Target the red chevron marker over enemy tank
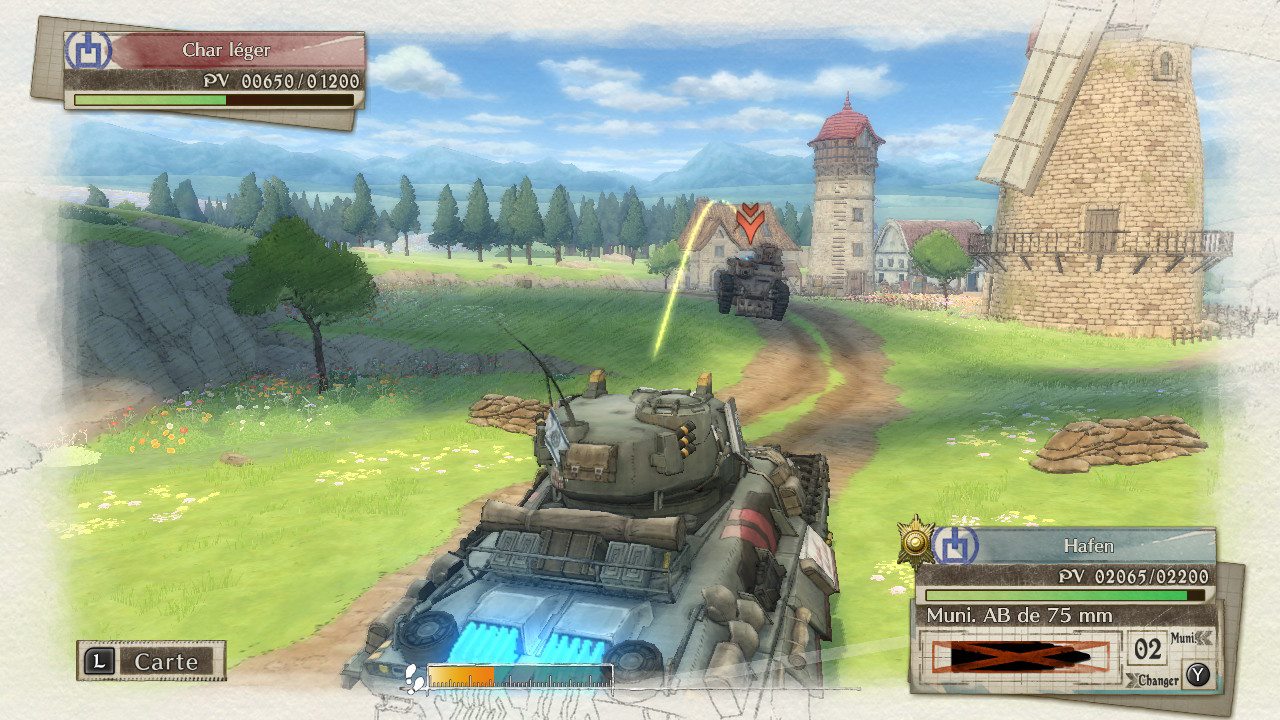The image size is (1280, 720). point(750,222)
